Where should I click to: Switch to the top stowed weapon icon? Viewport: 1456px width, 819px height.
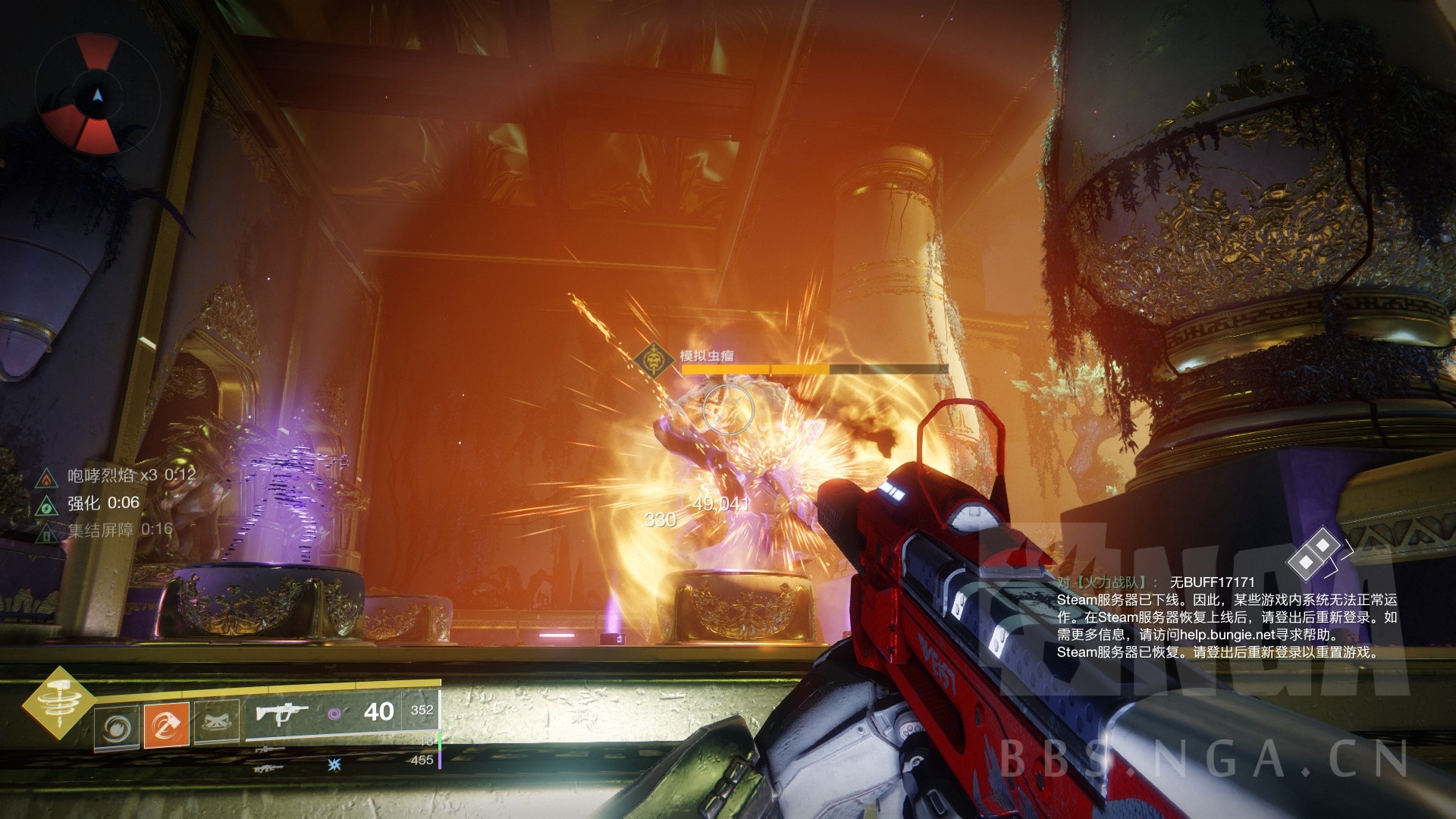click(270, 748)
